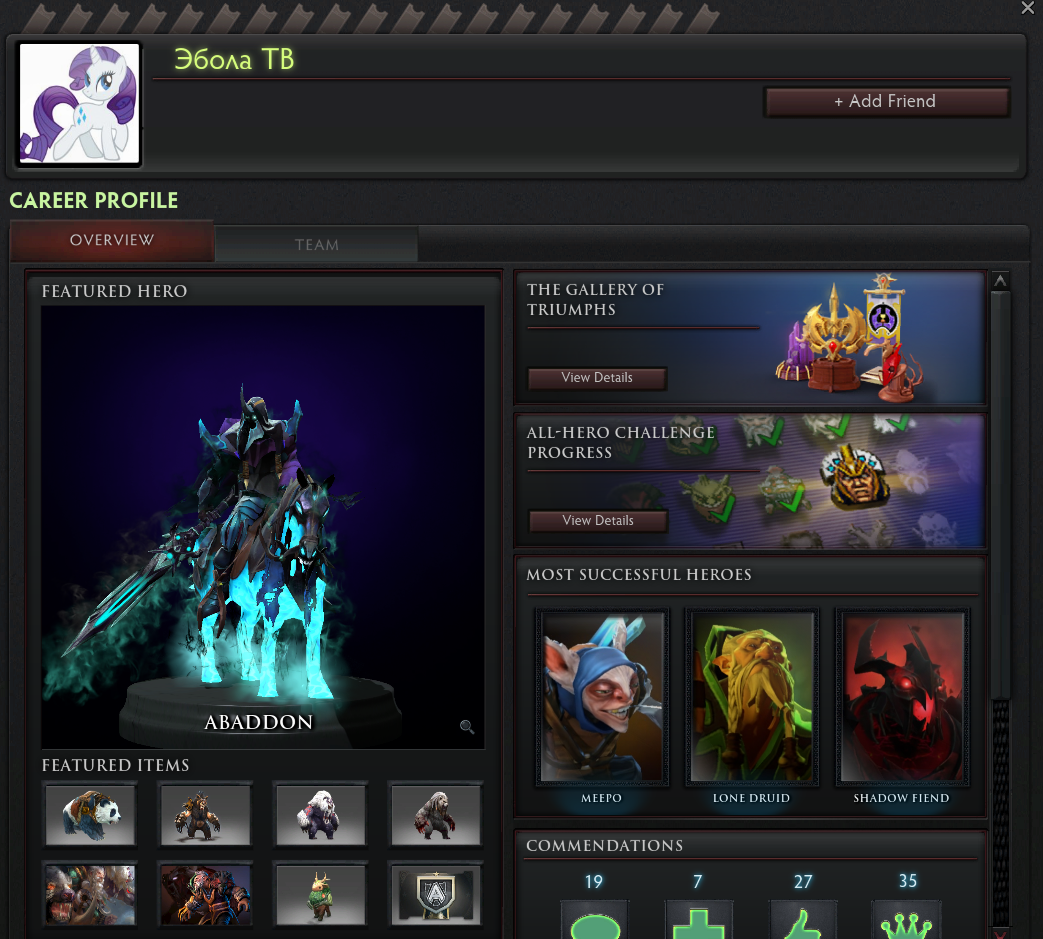The width and height of the screenshot is (1043, 939).
Task: Choose the Shadow Fiend hero portrait
Action: coord(901,696)
